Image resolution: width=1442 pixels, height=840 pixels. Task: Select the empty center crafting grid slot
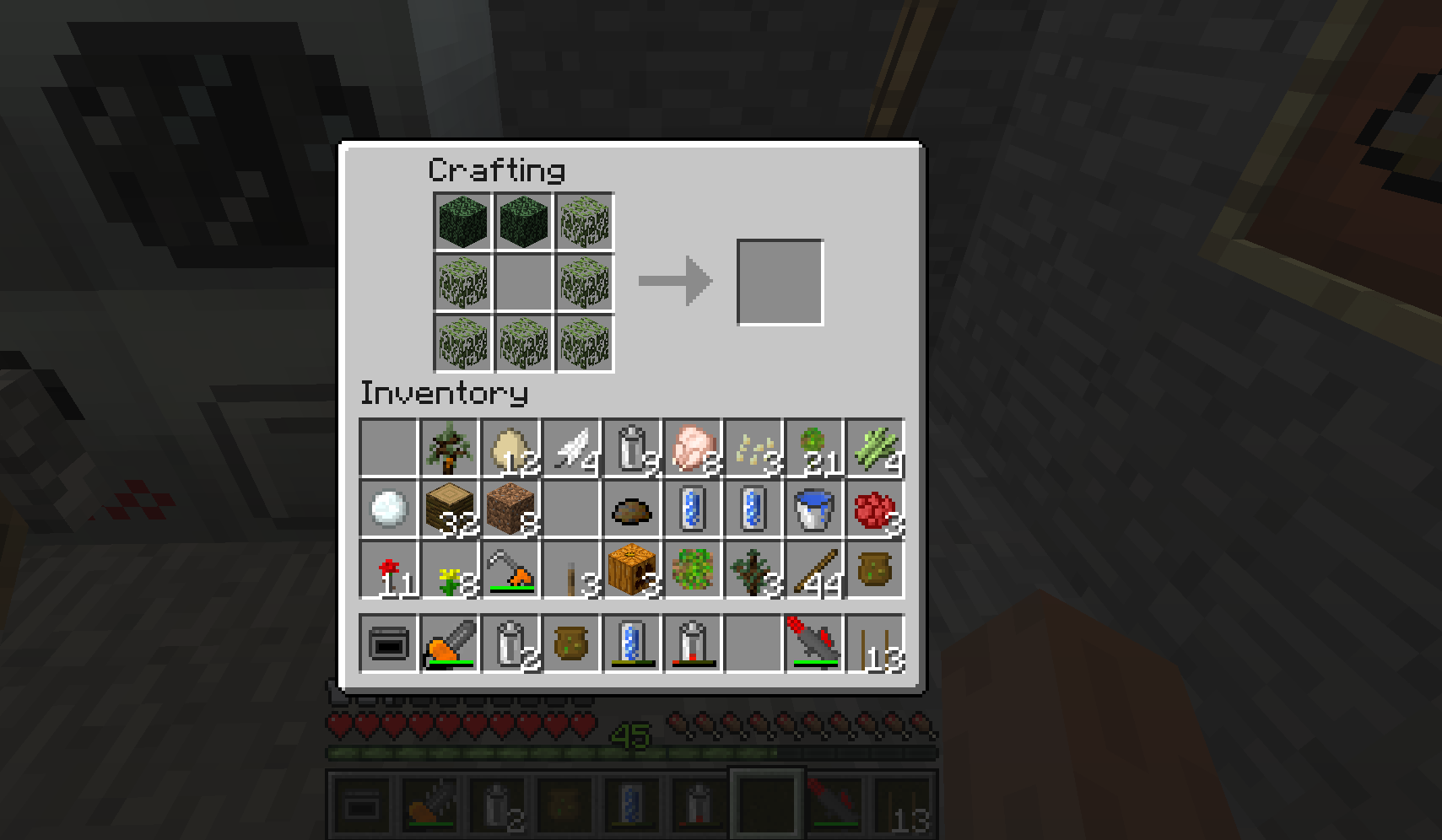pyautogui.click(x=524, y=283)
